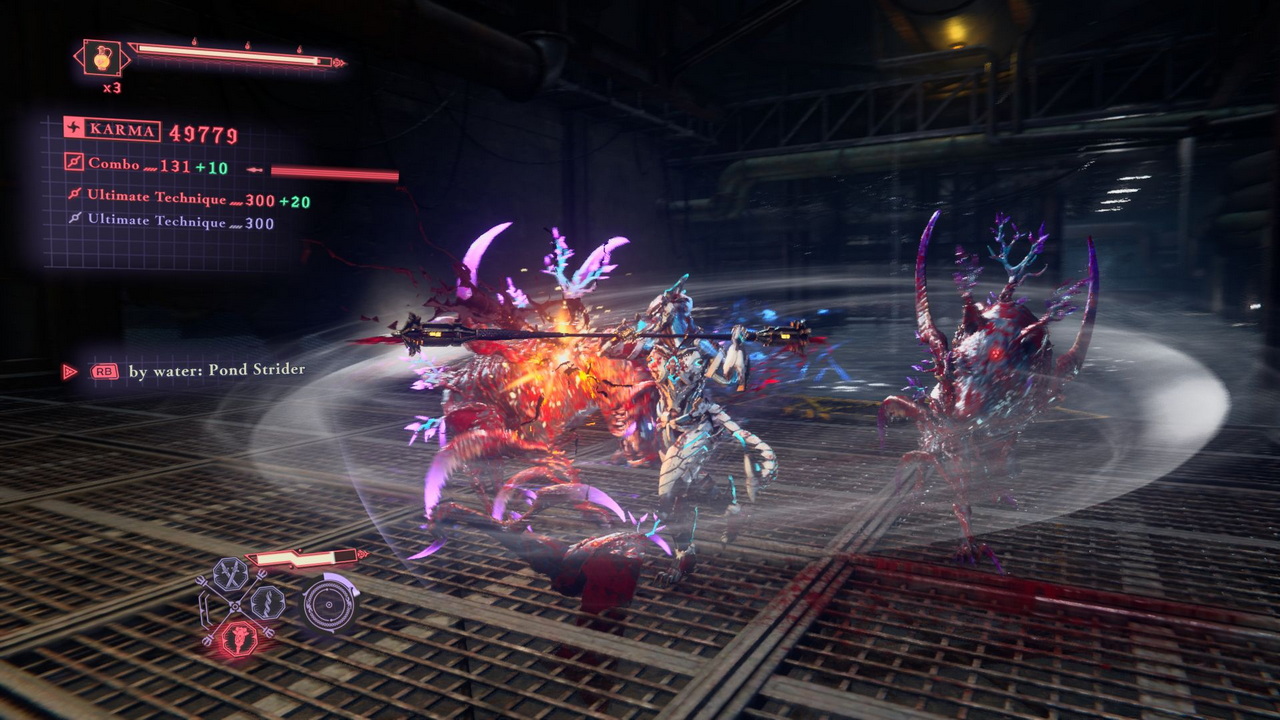Select the crossed twin swords weapon
The height and width of the screenshot is (720, 1280).
[x=230, y=575]
